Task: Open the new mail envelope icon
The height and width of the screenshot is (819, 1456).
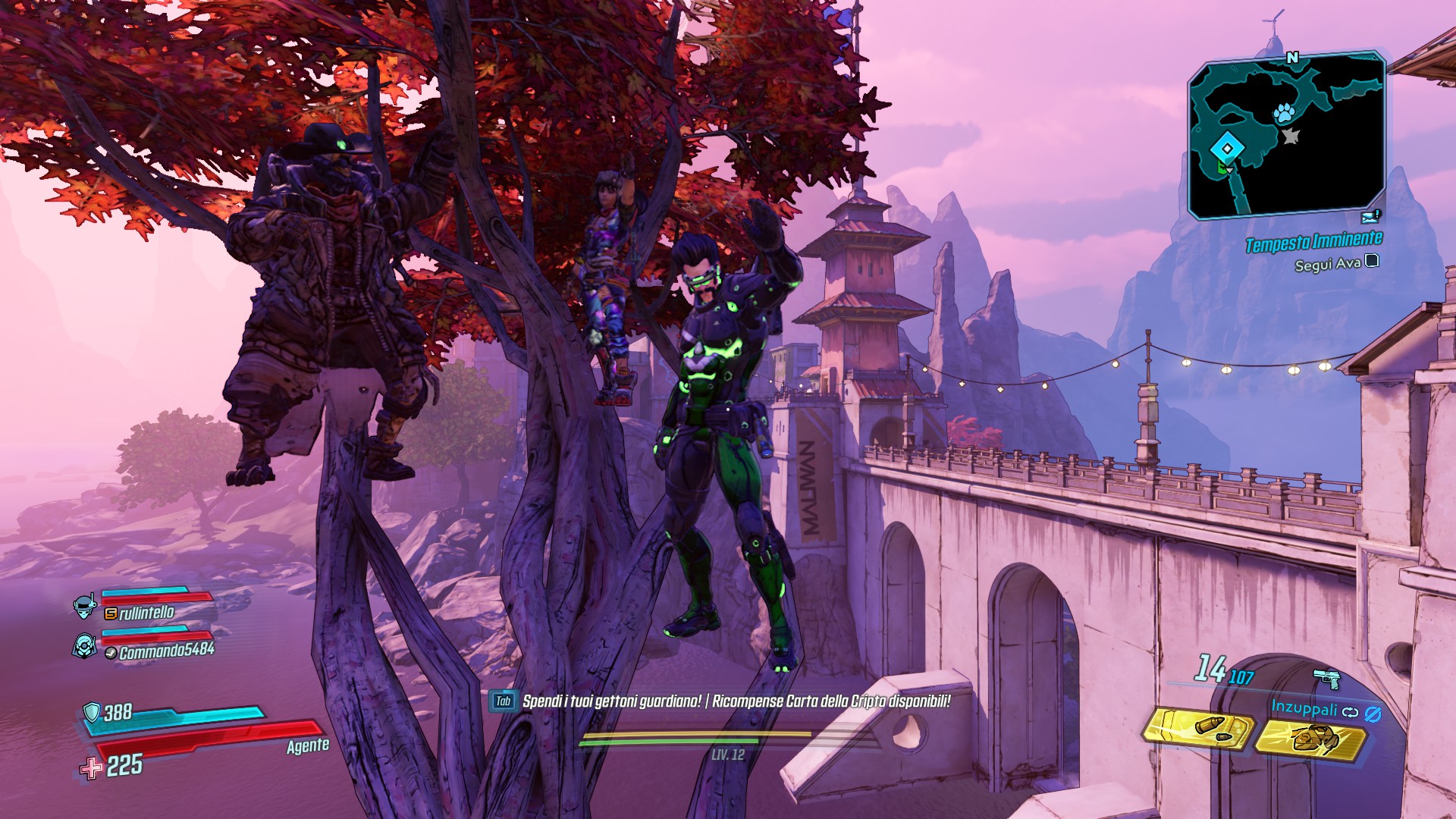Action: coord(1370,217)
